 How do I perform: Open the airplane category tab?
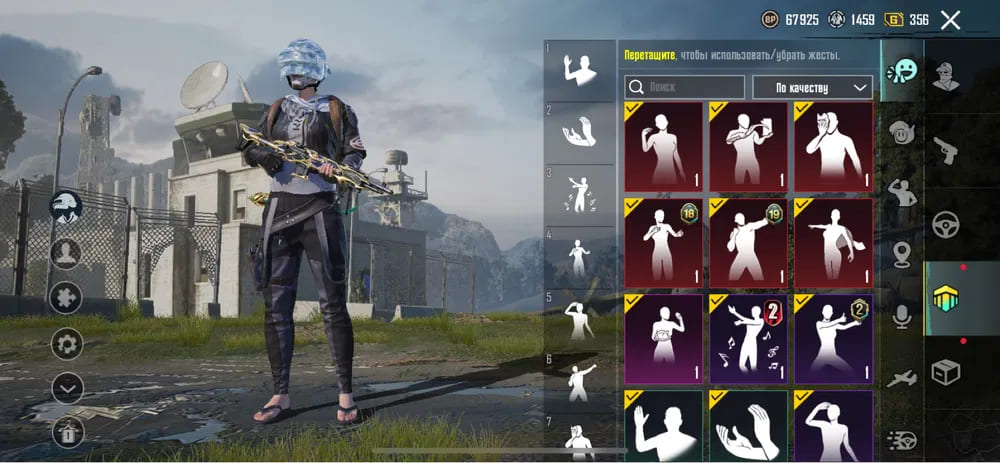pos(902,378)
